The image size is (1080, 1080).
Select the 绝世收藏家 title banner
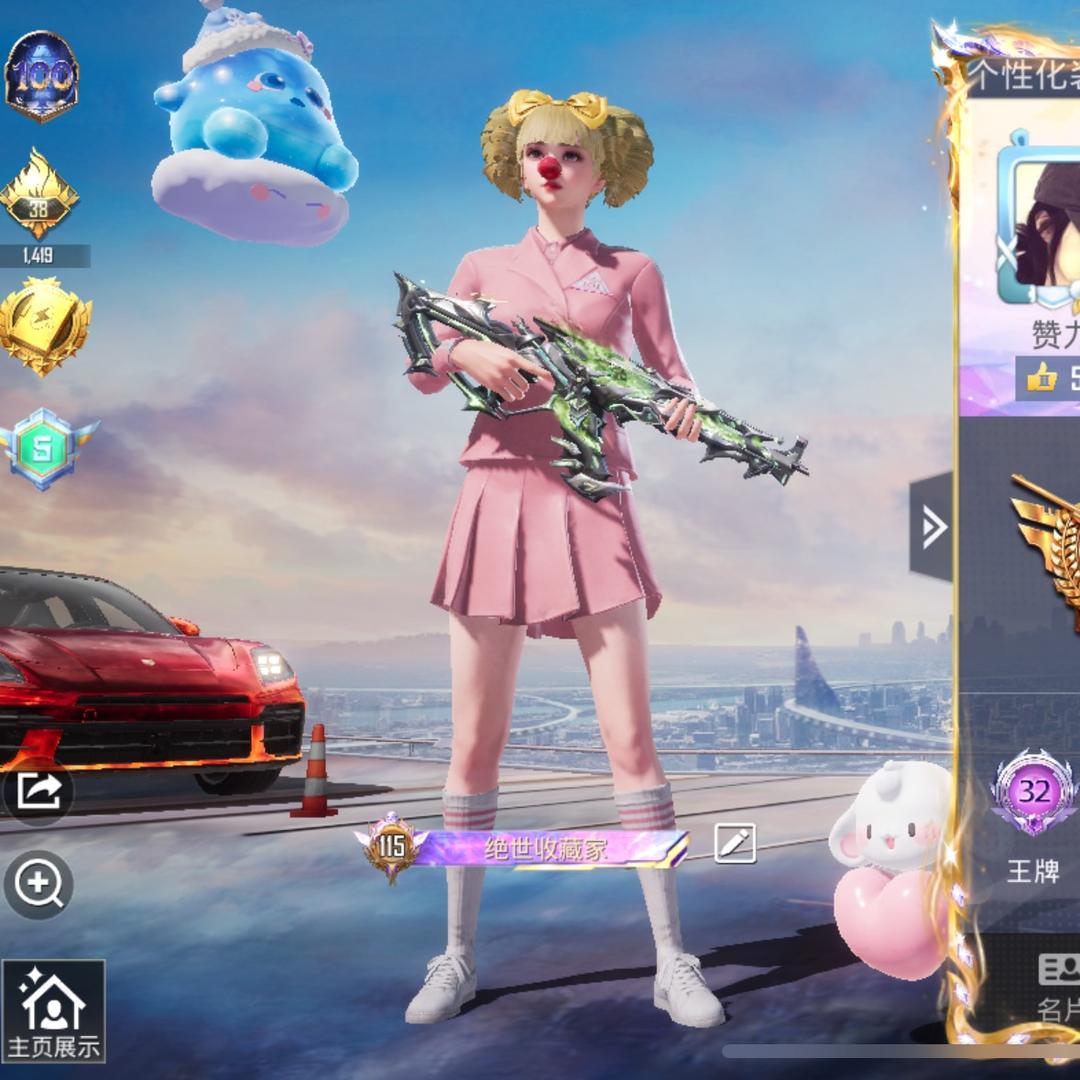(x=546, y=849)
